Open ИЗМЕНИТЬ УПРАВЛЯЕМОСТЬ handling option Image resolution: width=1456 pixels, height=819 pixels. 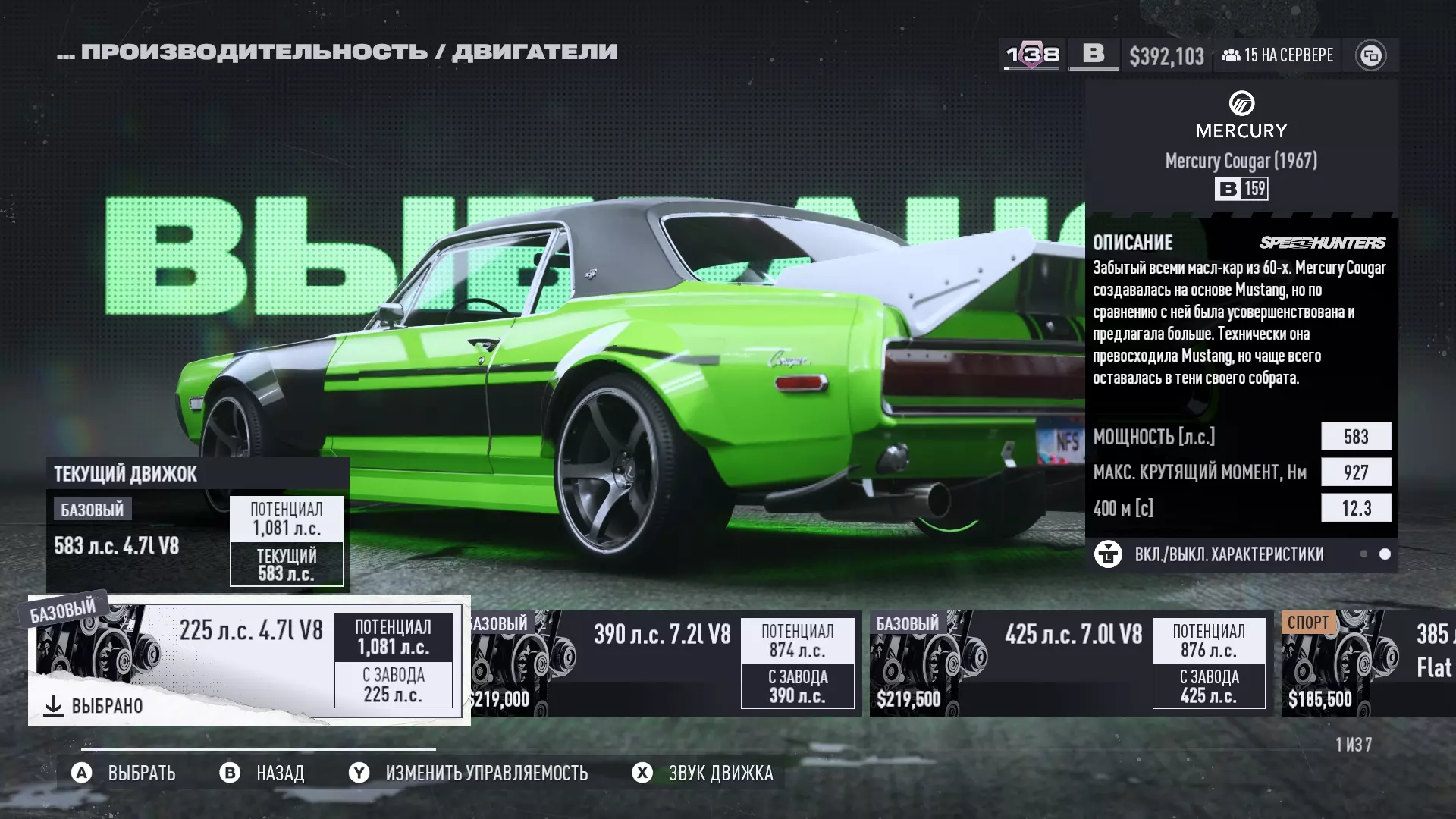click(469, 773)
